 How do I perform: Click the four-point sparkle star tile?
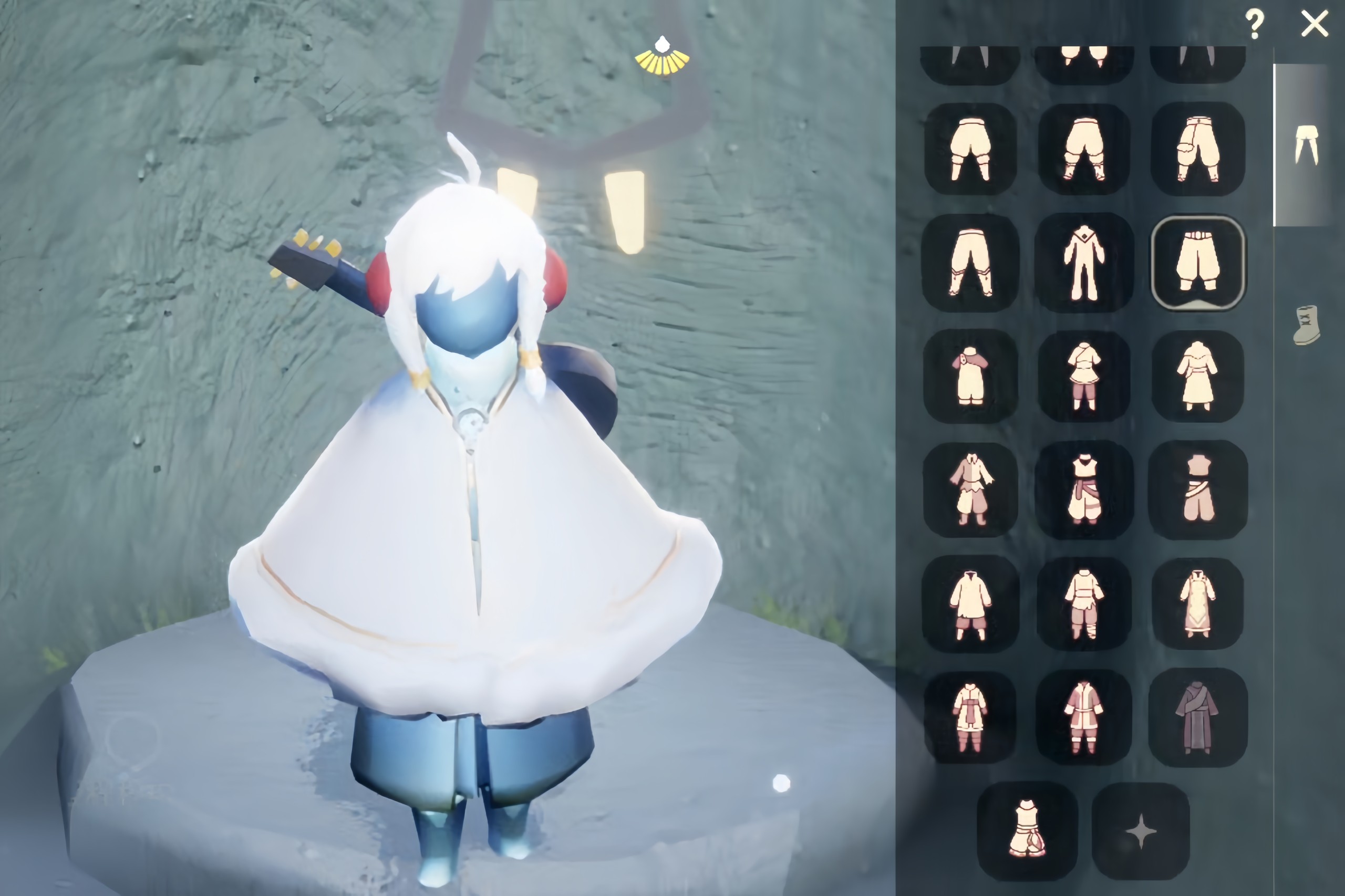(1141, 831)
